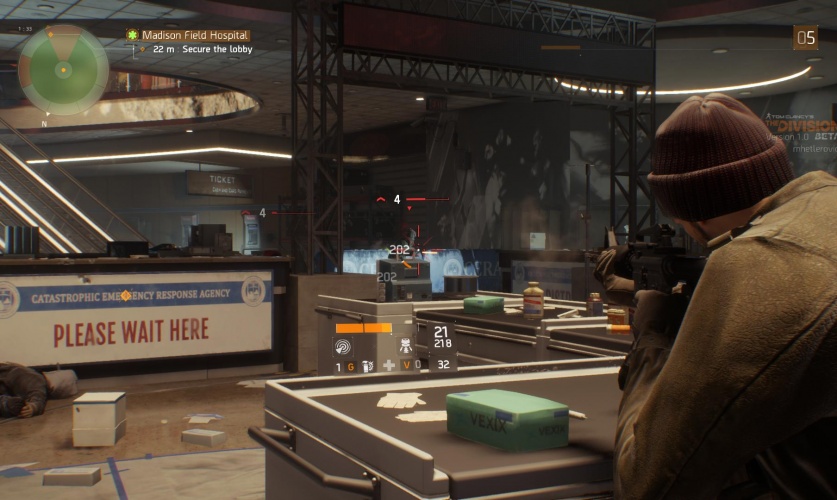Use the medkit cross icon
Image resolution: width=837 pixels, height=500 pixels.
(389, 366)
